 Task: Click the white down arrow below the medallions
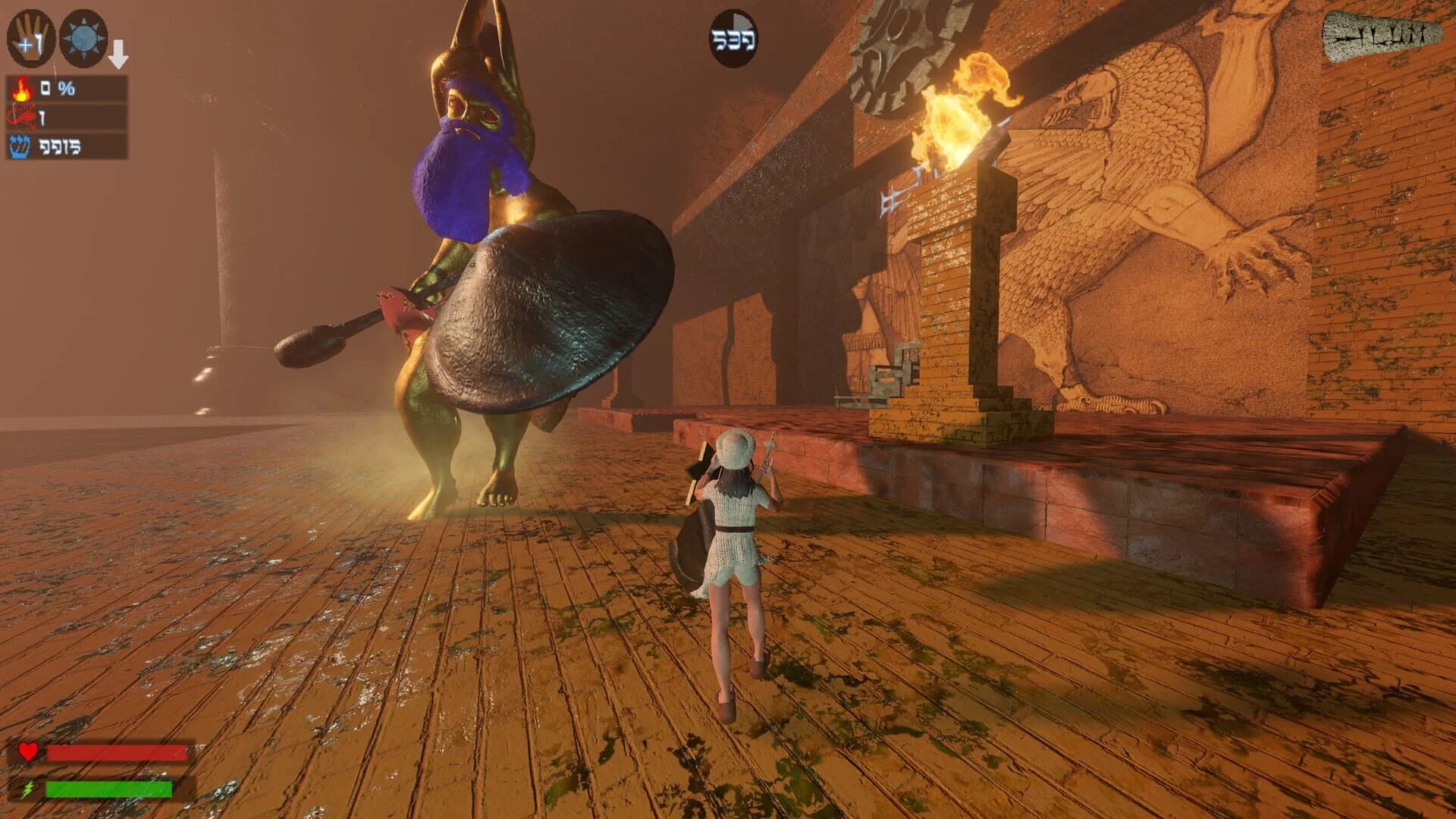click(118, 53)
